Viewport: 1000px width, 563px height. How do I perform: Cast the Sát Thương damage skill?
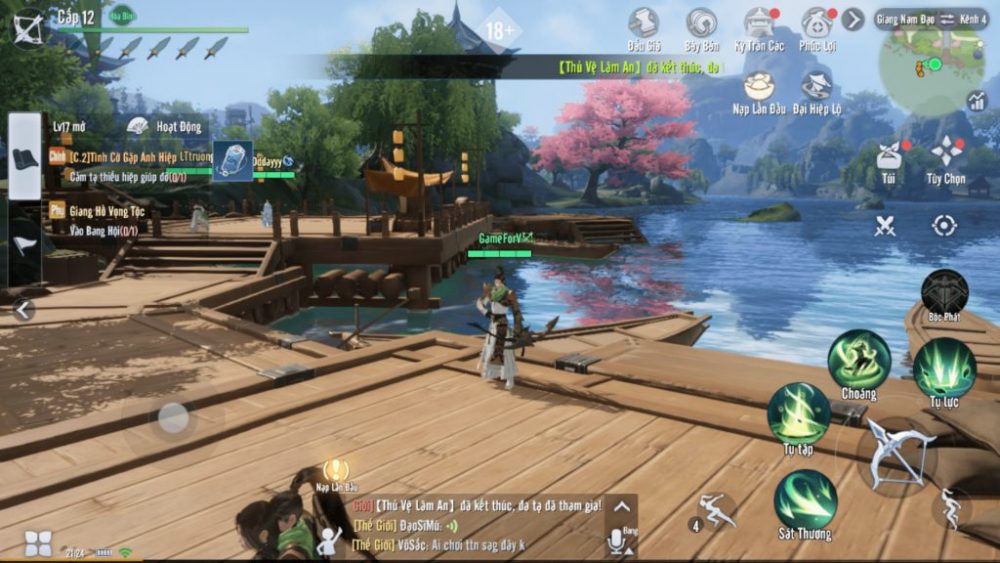[805, 500]
